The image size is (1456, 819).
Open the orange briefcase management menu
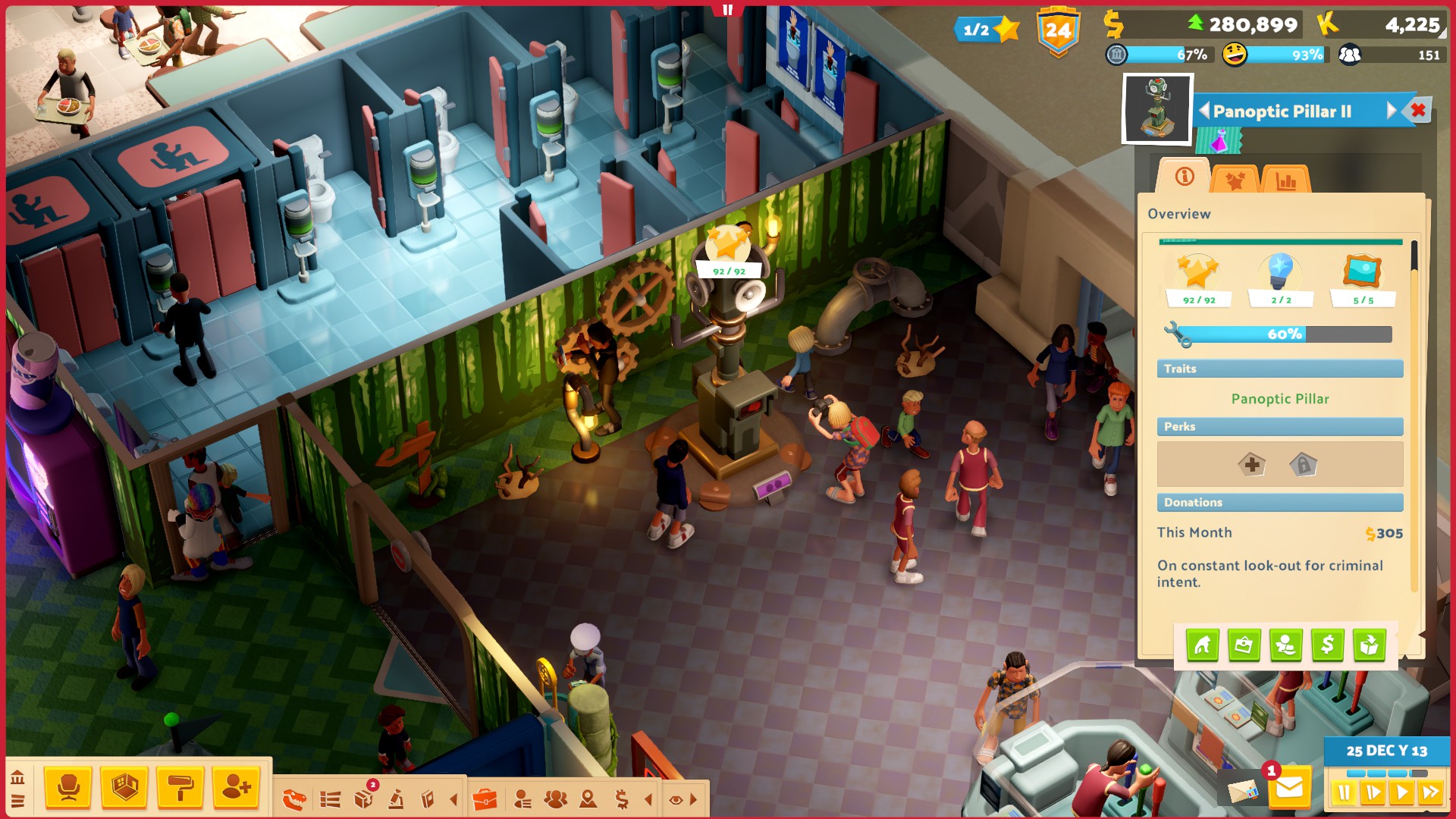pyautogui.click(x=485, y=799)
